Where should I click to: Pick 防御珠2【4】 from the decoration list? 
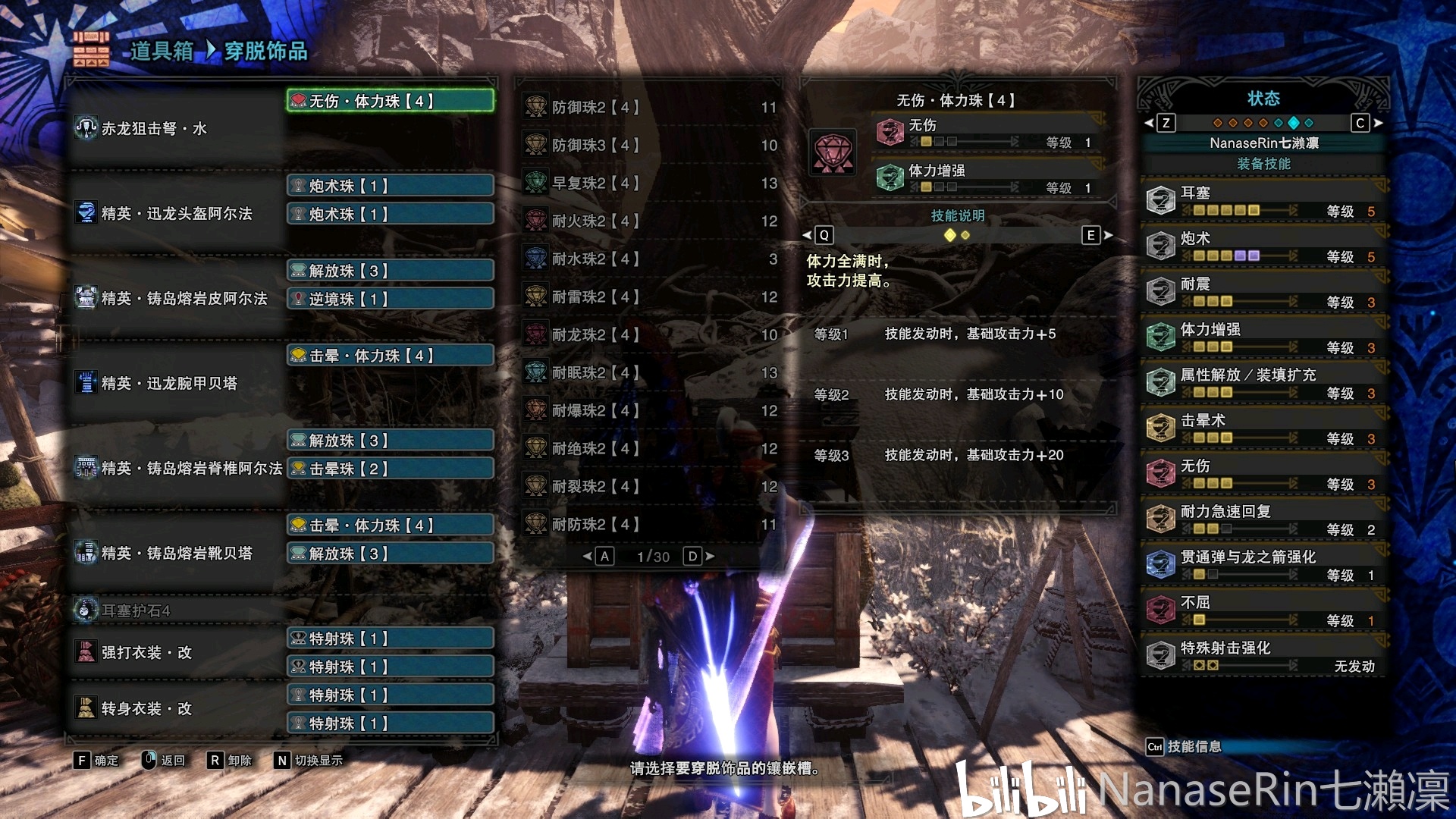click(649, 107)
